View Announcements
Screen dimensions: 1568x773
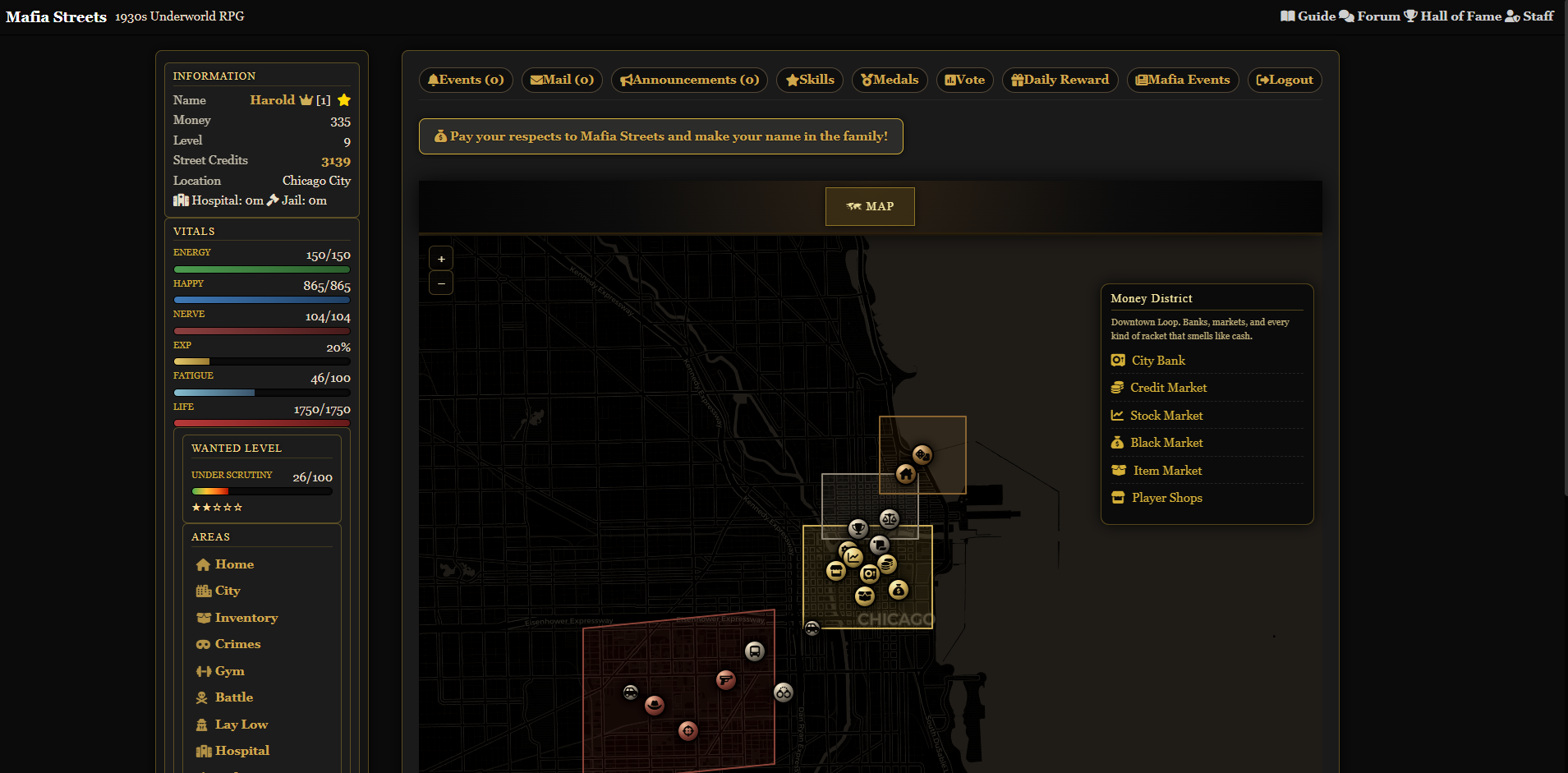[689, 80]
